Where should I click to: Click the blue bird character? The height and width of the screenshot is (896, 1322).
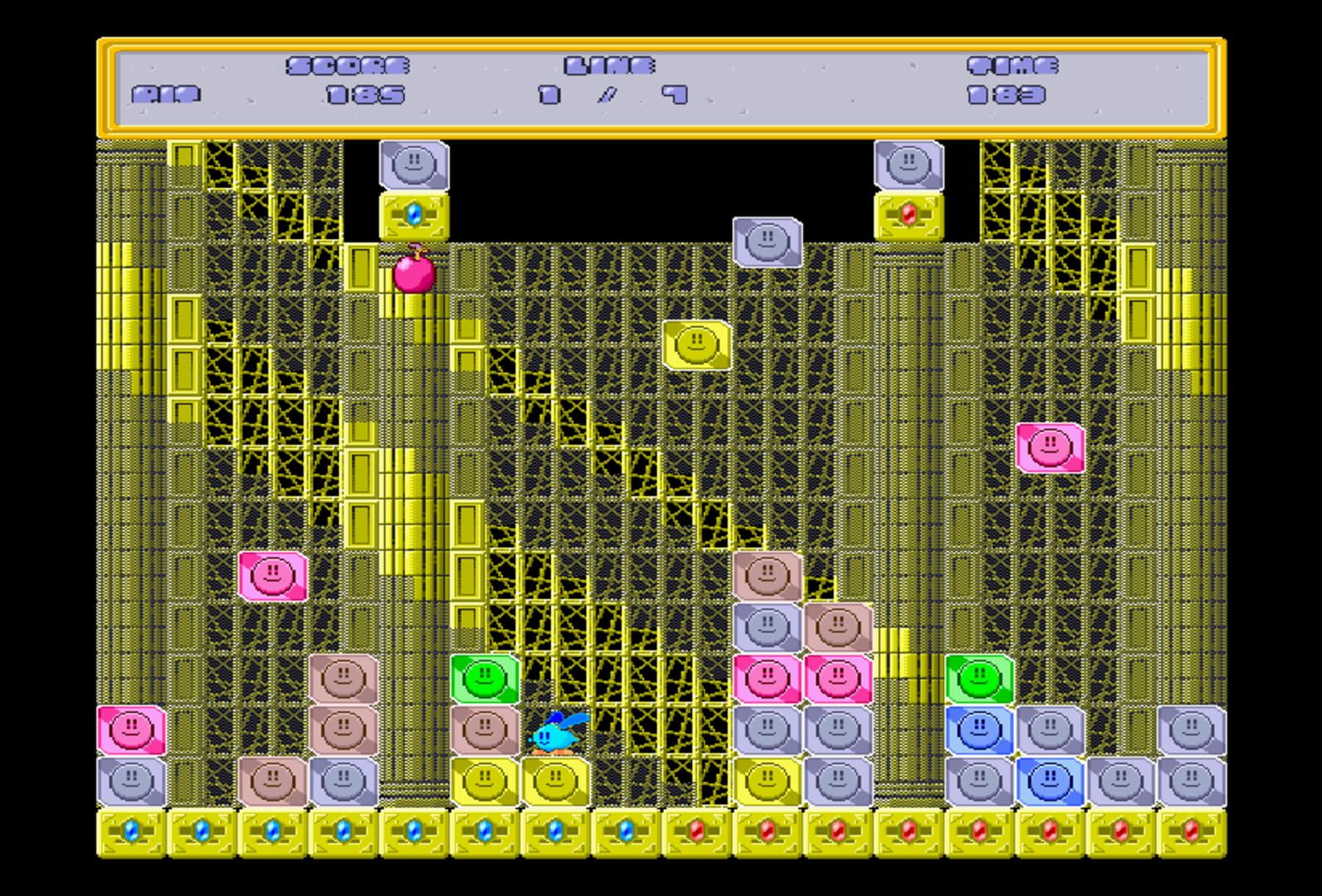[x=558, y=734]
